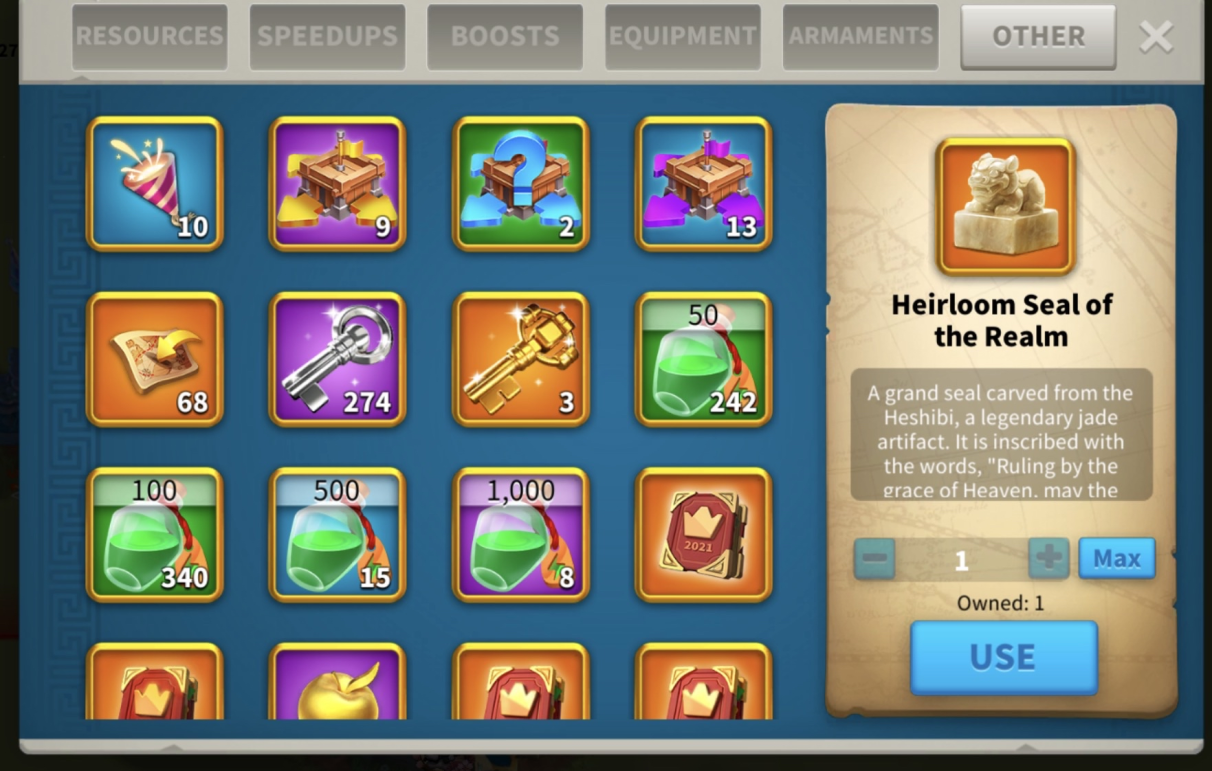Select the party popper item
The width and height of the screenshot is (1212, 771).
click(155, 183)
